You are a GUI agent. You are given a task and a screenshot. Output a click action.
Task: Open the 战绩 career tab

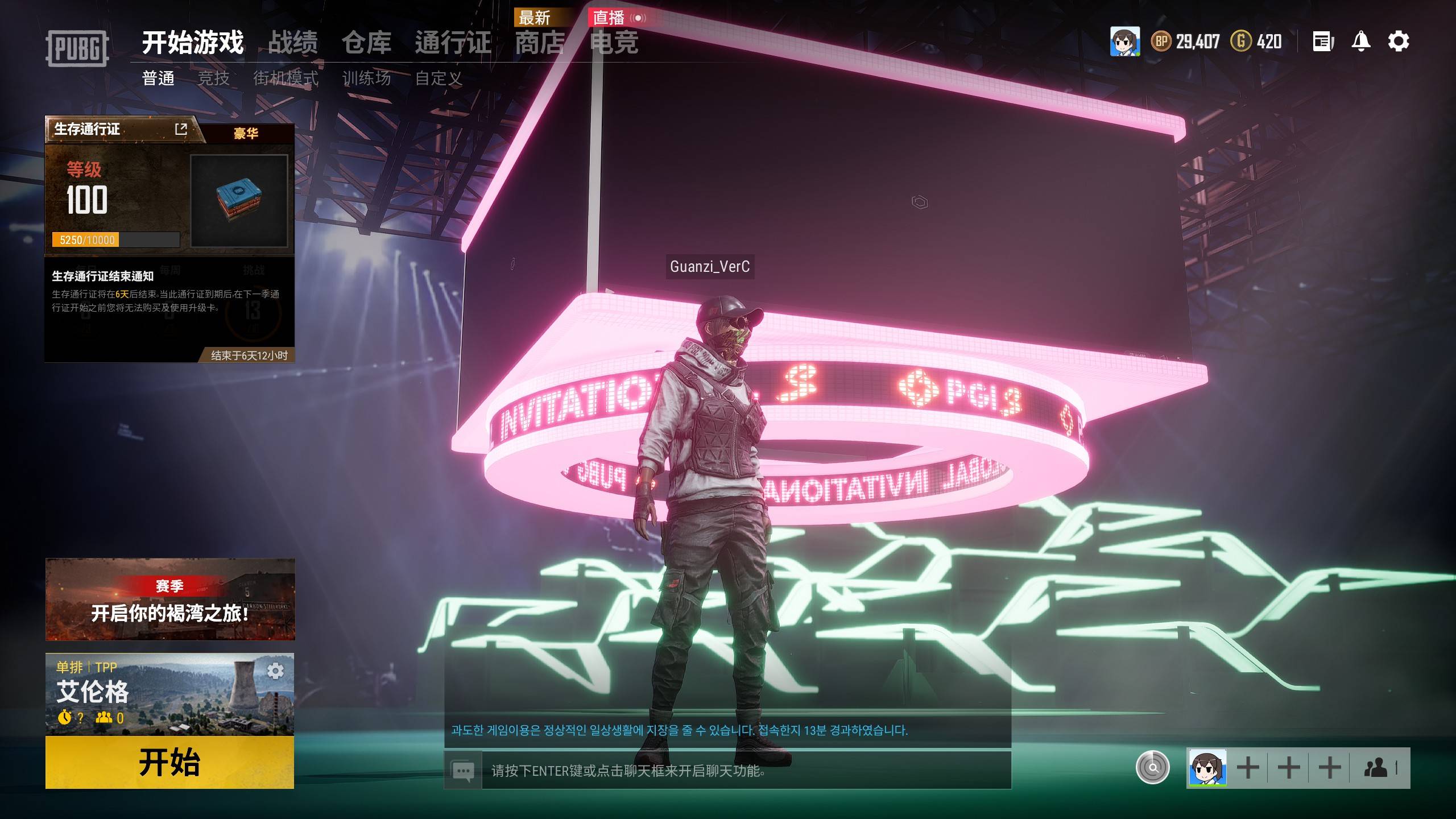pyautogui.click(x=292, y=43)
